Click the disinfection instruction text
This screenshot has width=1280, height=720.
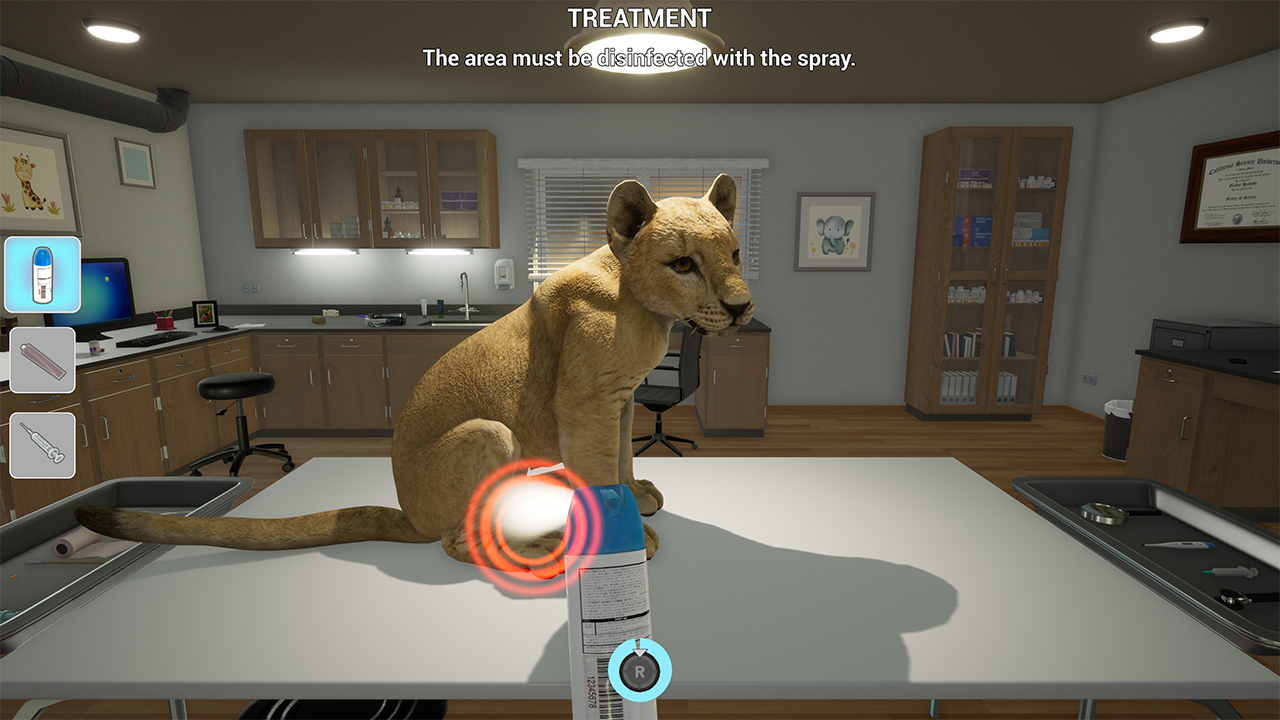(x=639, y=58)
